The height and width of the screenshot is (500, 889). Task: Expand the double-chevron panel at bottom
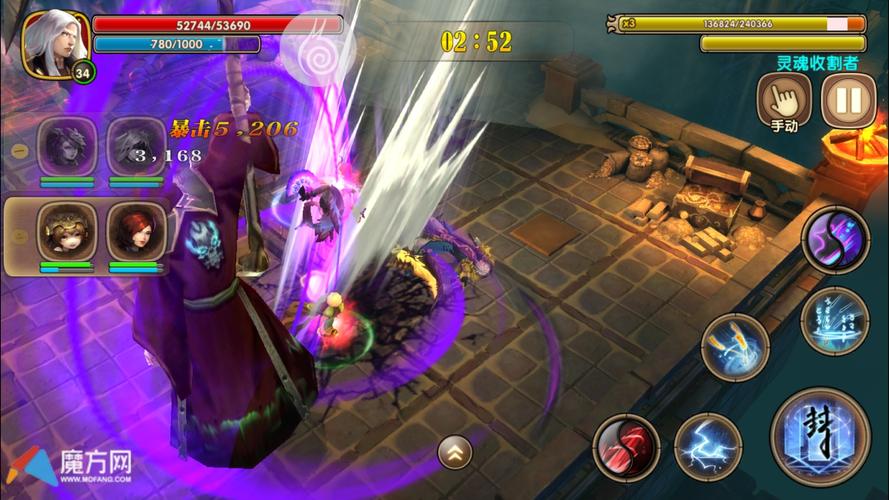(455, 453)
